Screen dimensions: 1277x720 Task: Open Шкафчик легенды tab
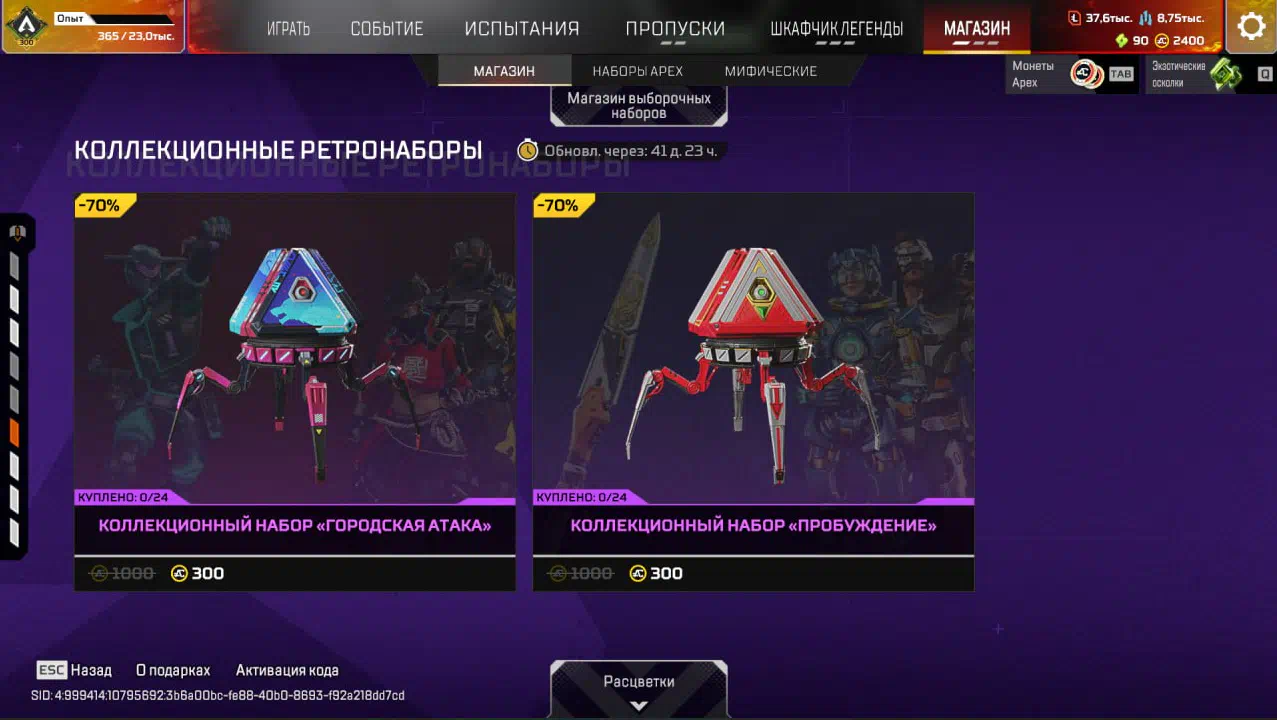tap(836, 29)
